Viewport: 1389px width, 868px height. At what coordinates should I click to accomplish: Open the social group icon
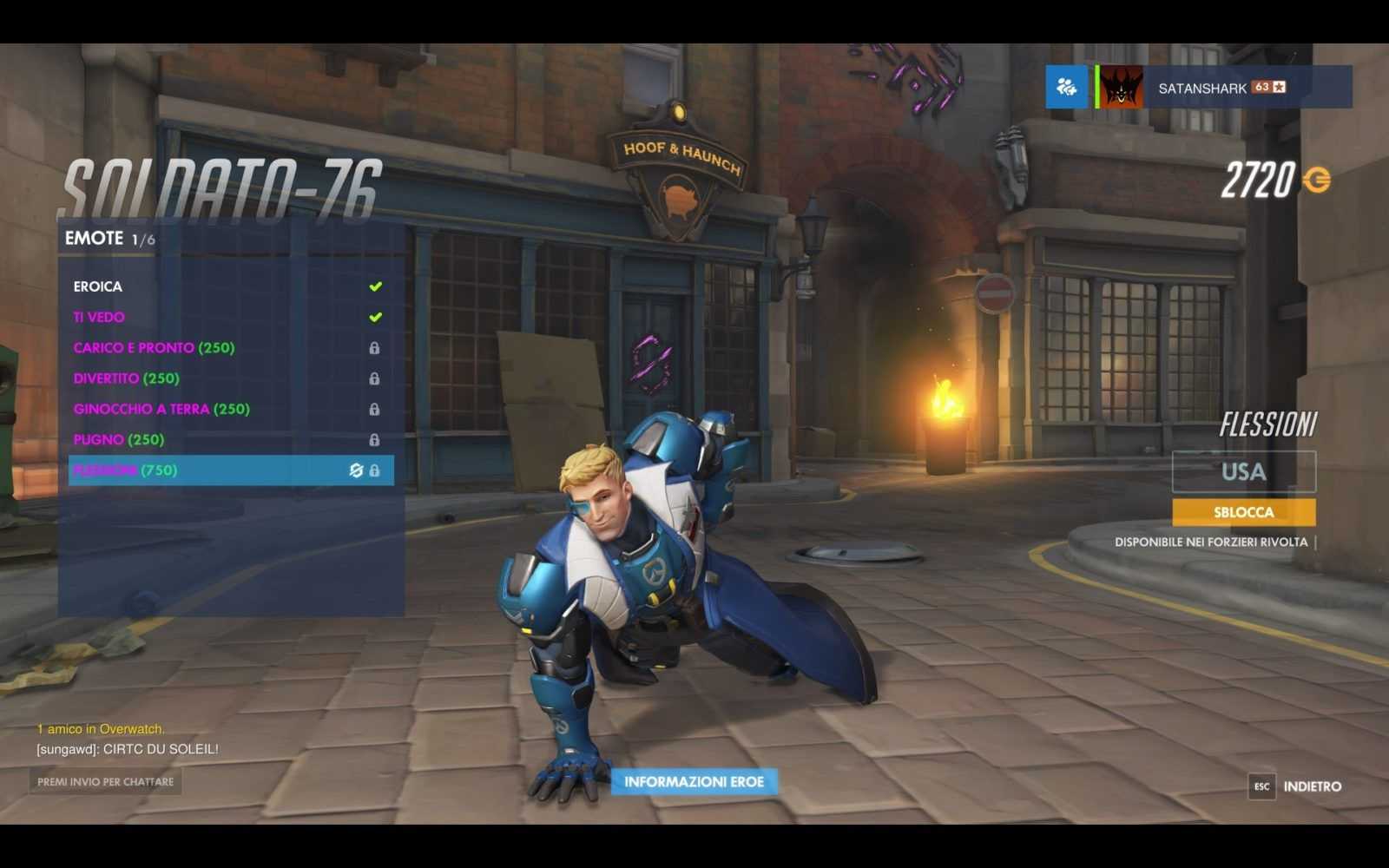pyautogui.click(x=1066, y=87)
